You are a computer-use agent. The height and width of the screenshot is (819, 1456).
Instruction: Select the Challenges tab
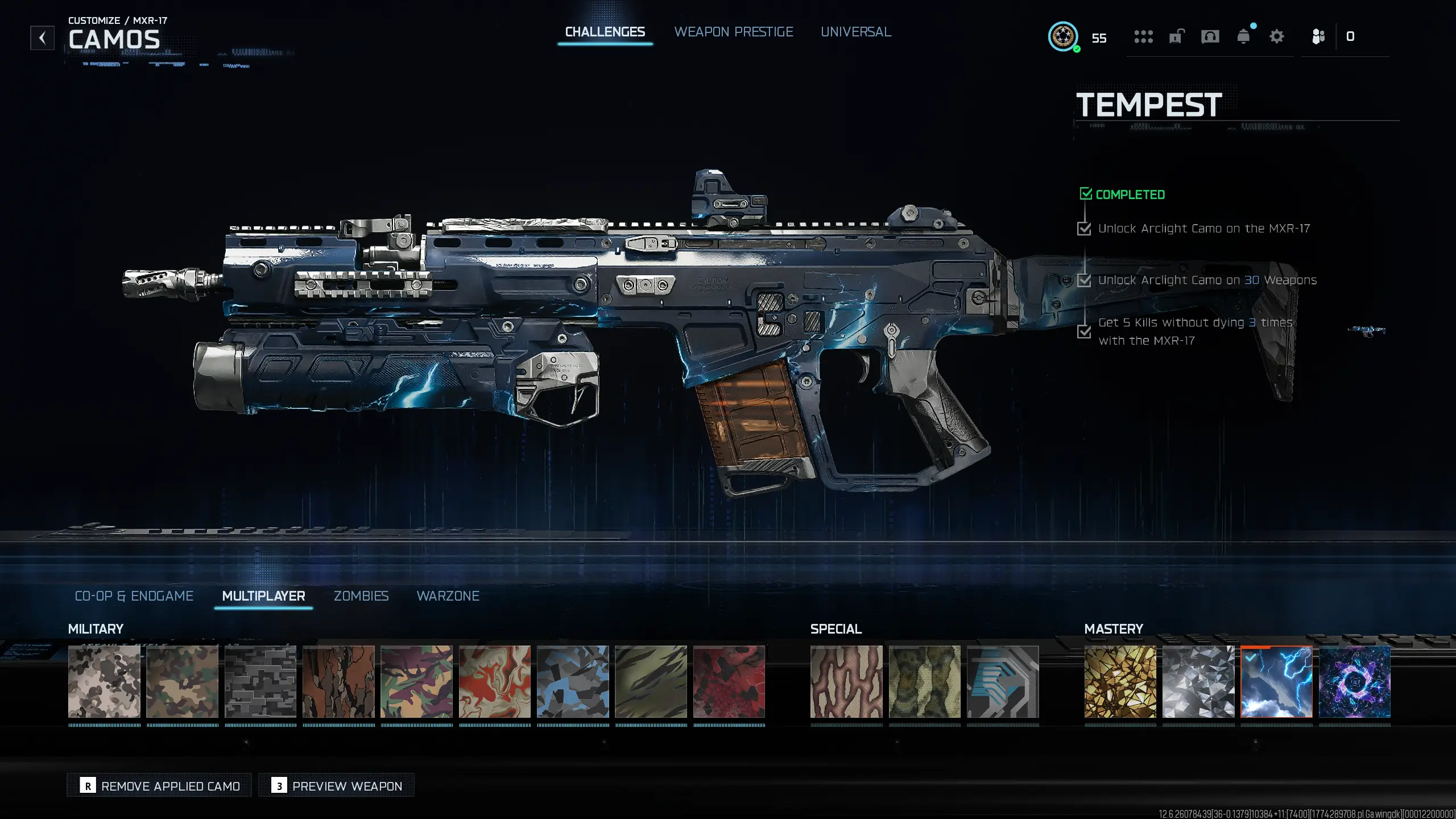point(605,32)
